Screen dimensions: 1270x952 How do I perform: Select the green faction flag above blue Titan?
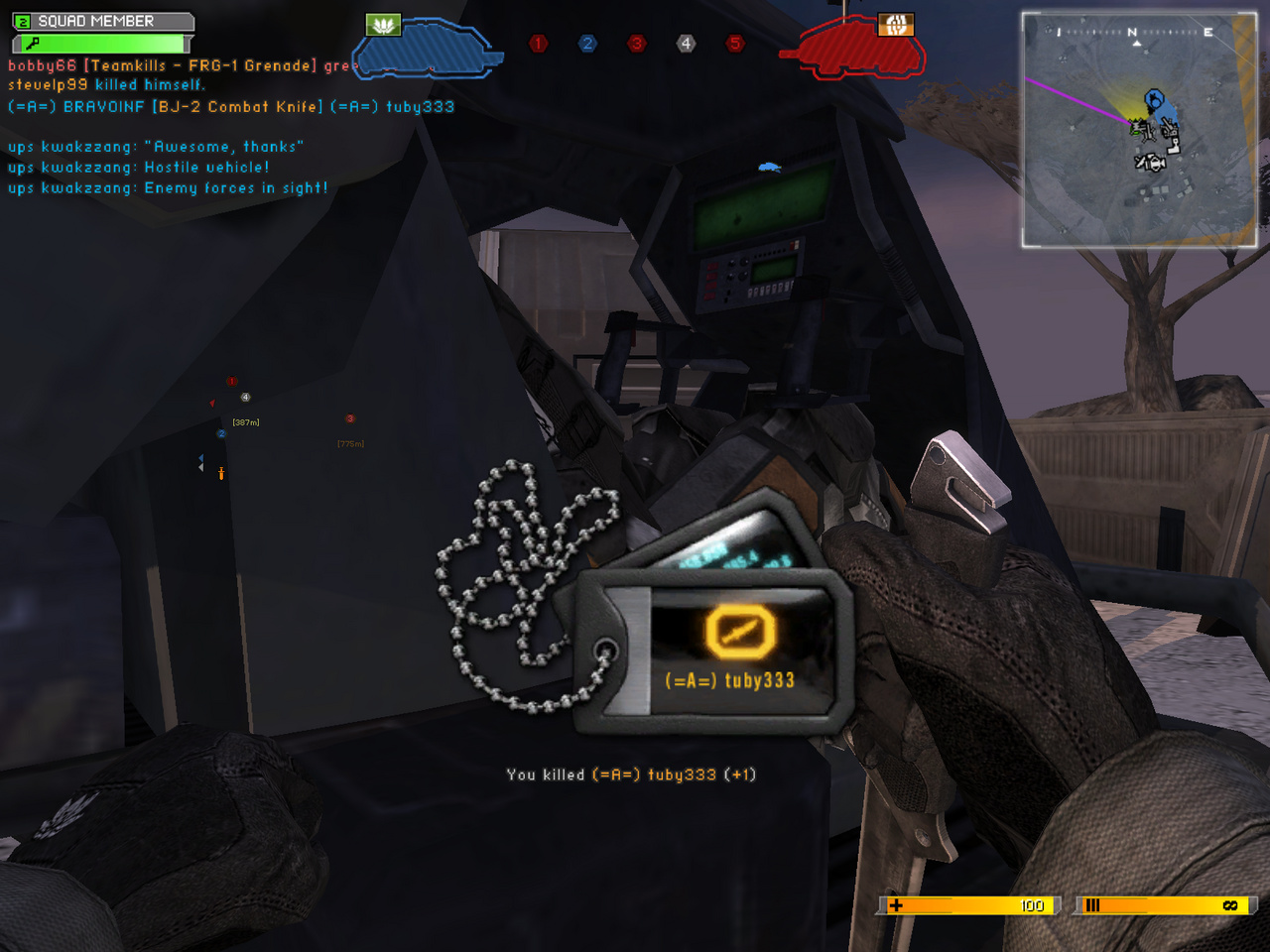click(x=383, y=25)
